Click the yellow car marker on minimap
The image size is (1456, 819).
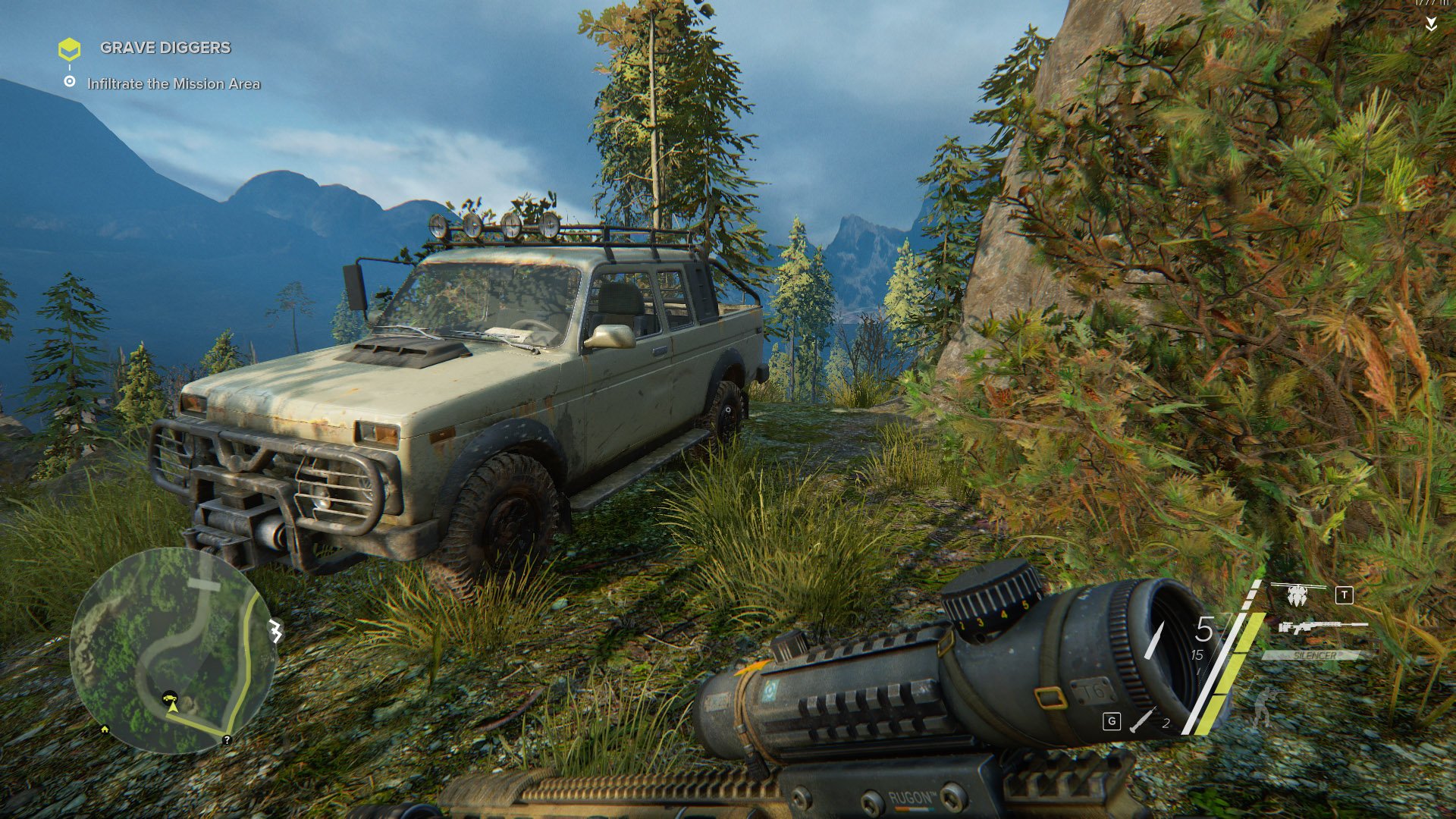click(171, 696)
